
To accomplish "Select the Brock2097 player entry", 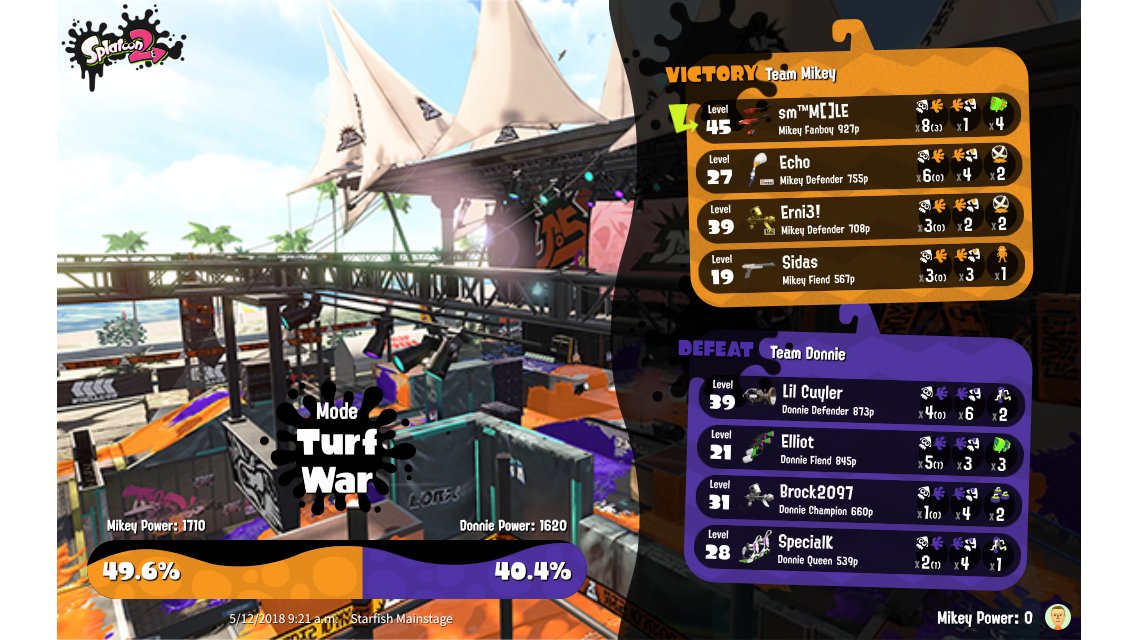I will (x=858, y=500).
